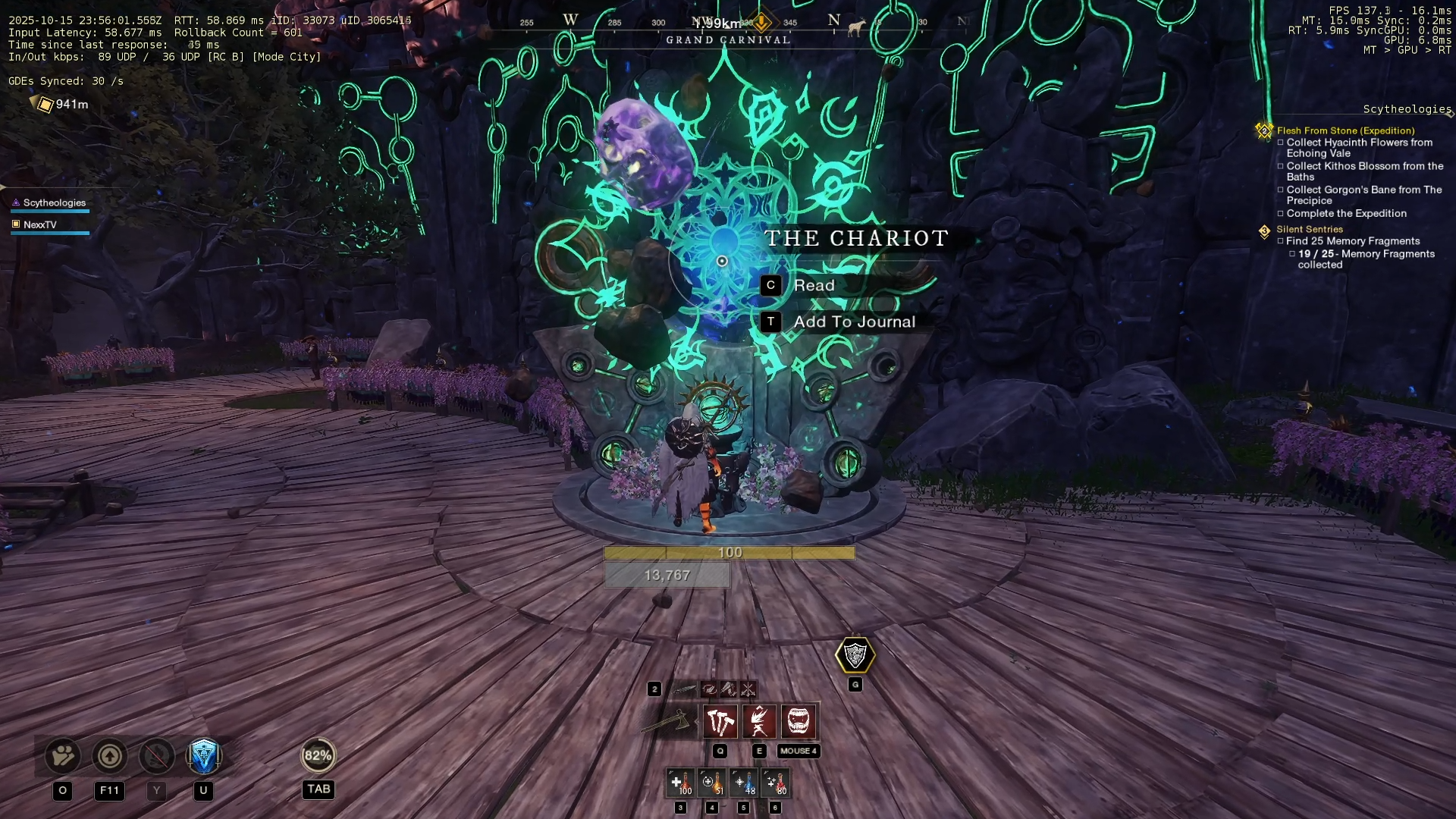Viewport: 1456px width, 819px height.
Task: Switch to the secondary spear weapon
Action: (x=685, y=689)
